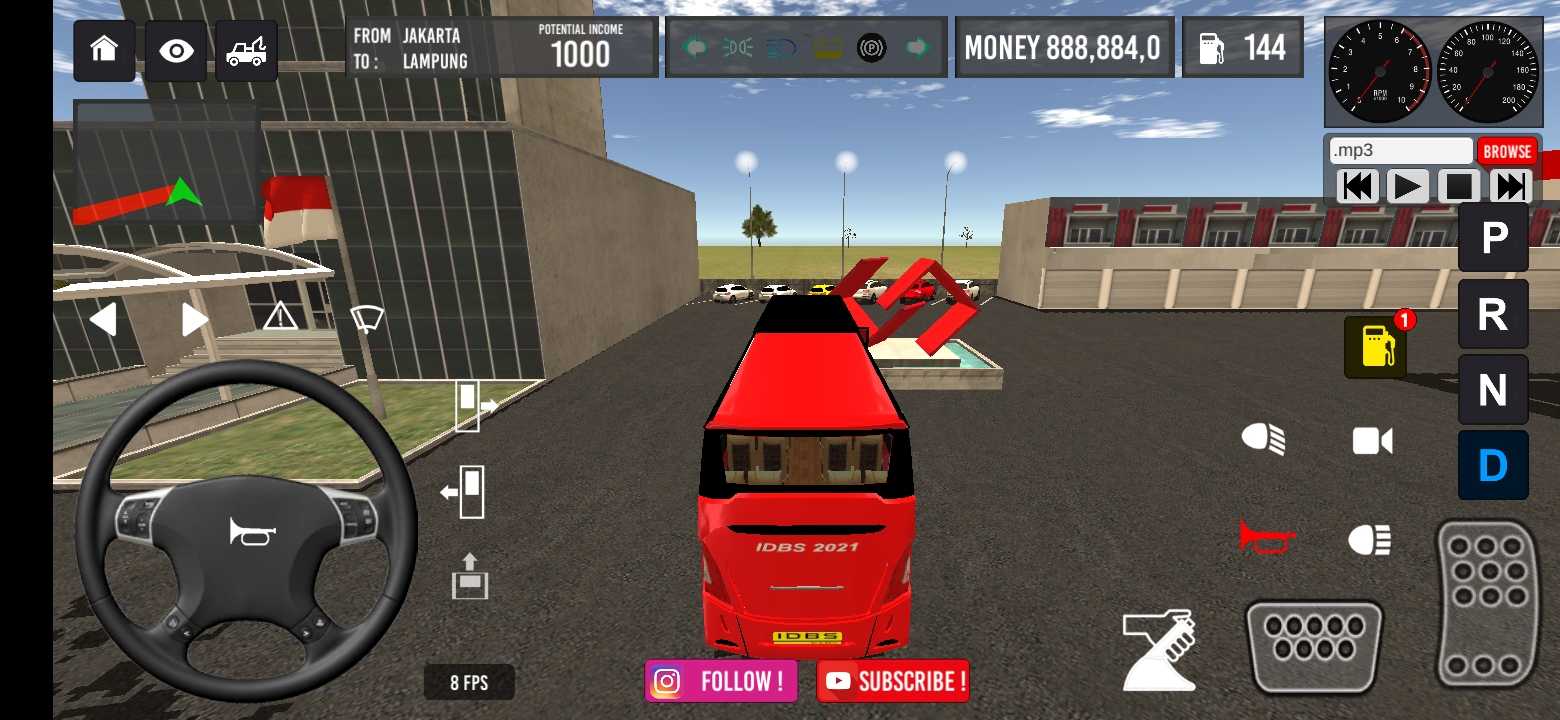
Task: Toggle the eye view icon
Action: click(x=176, y=50)
